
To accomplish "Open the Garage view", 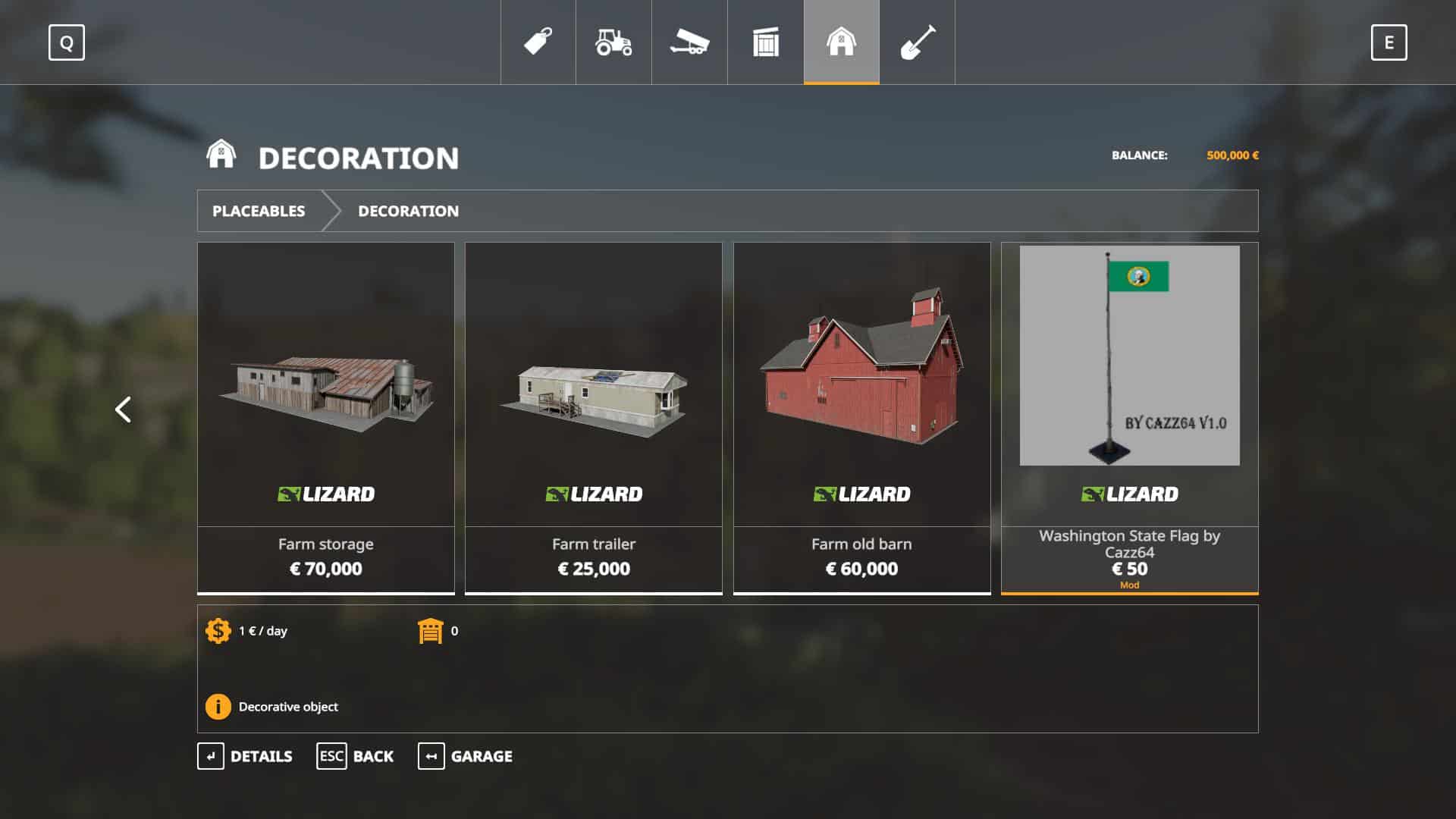I will point(465,756).
